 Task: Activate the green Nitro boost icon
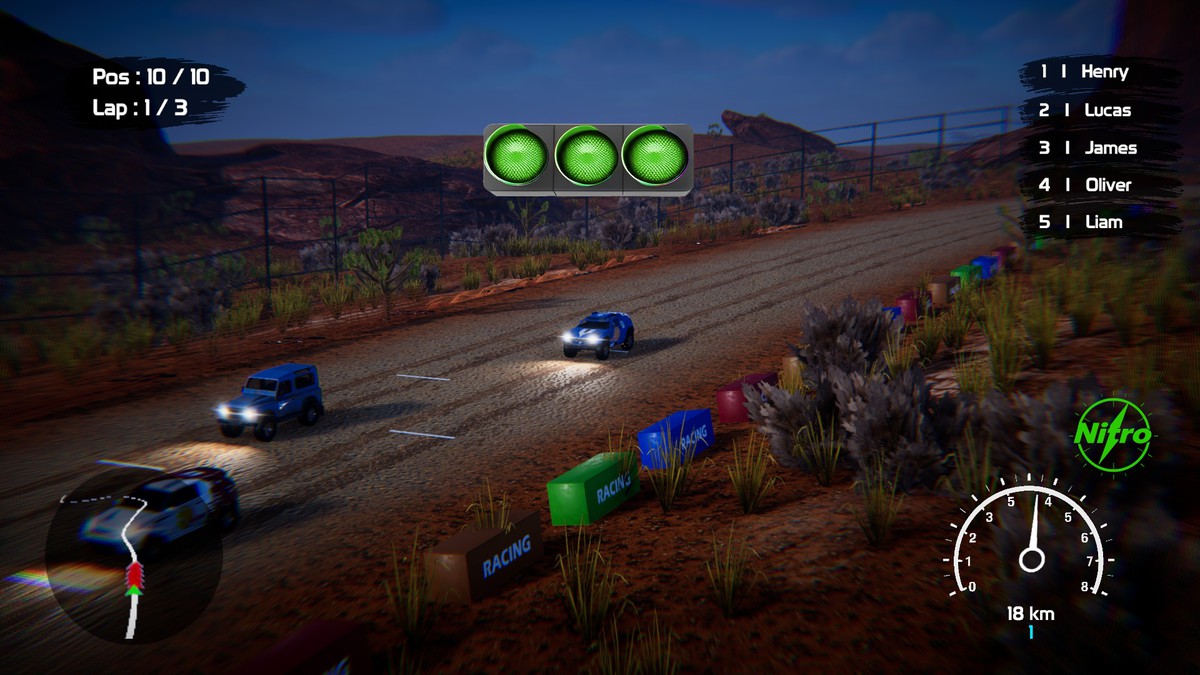(1113, 435)
